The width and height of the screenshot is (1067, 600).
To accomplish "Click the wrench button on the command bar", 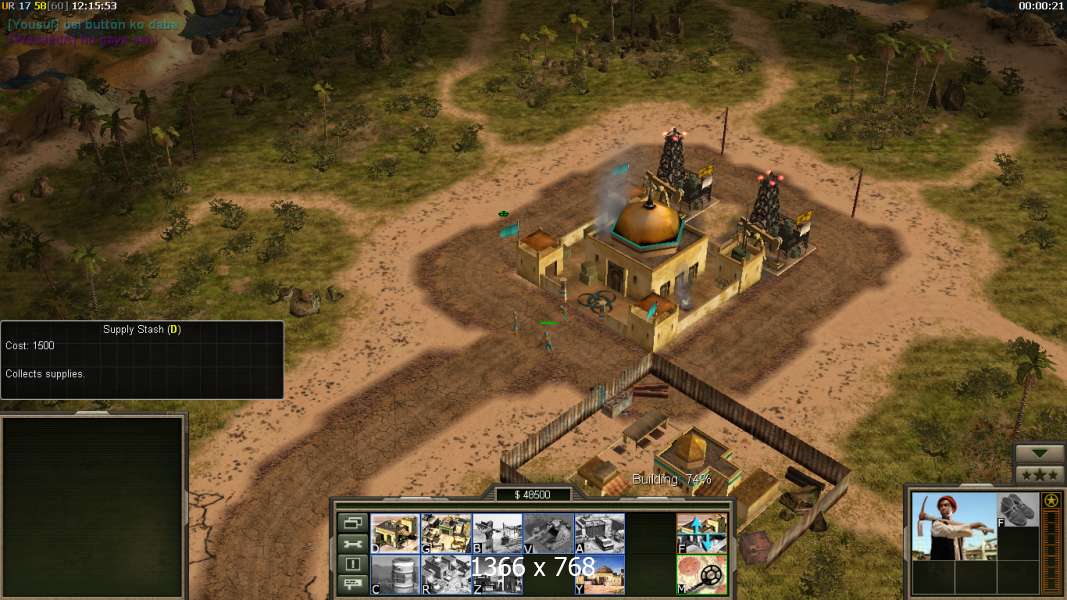I will tap(352, 543).
